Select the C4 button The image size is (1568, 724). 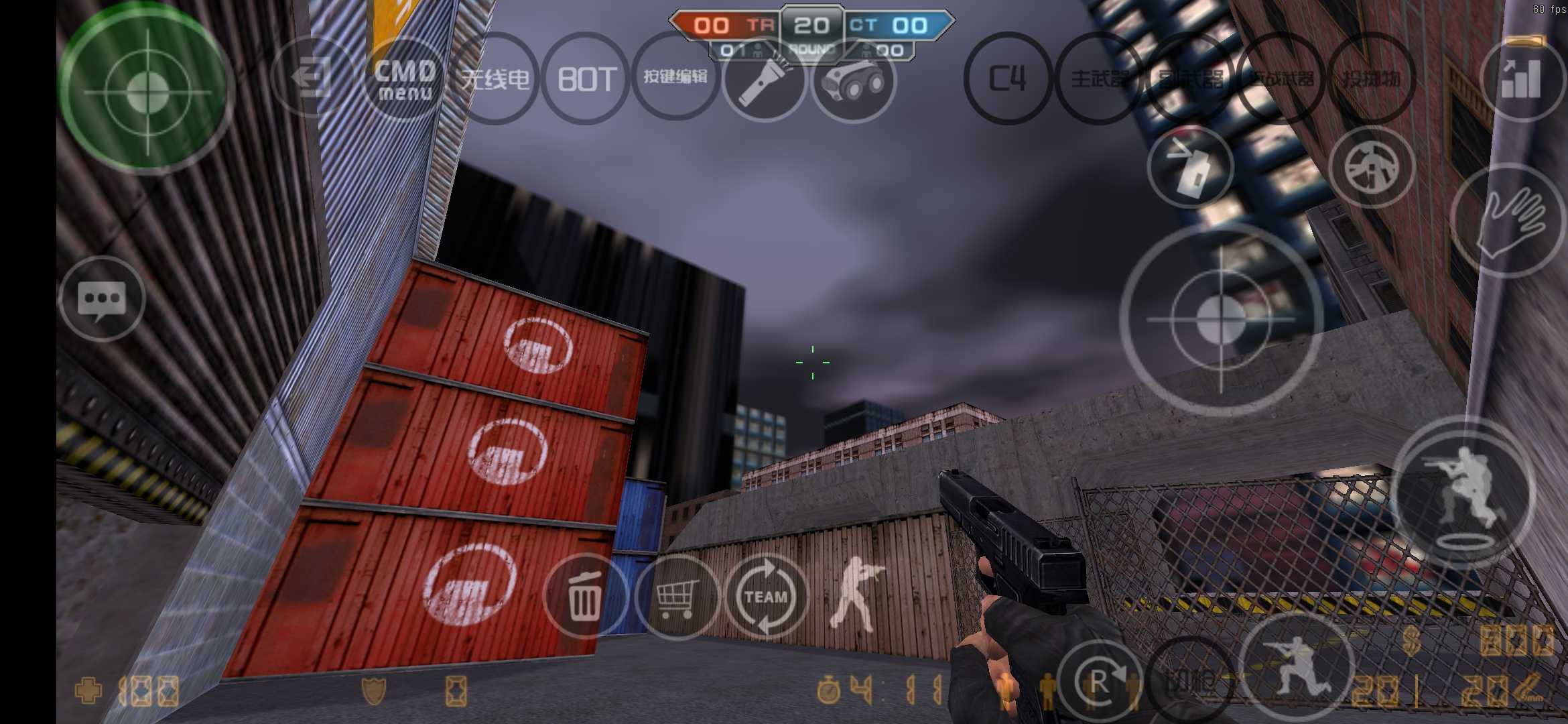(1007, 79)
